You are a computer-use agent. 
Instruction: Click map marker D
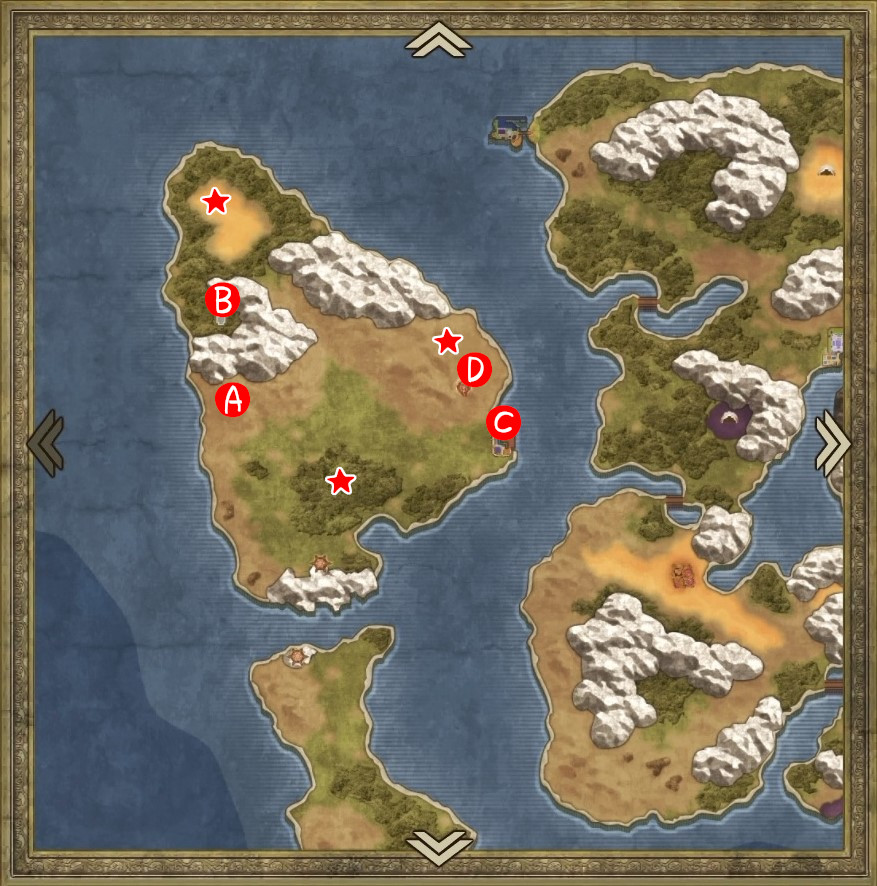(474, 371)
